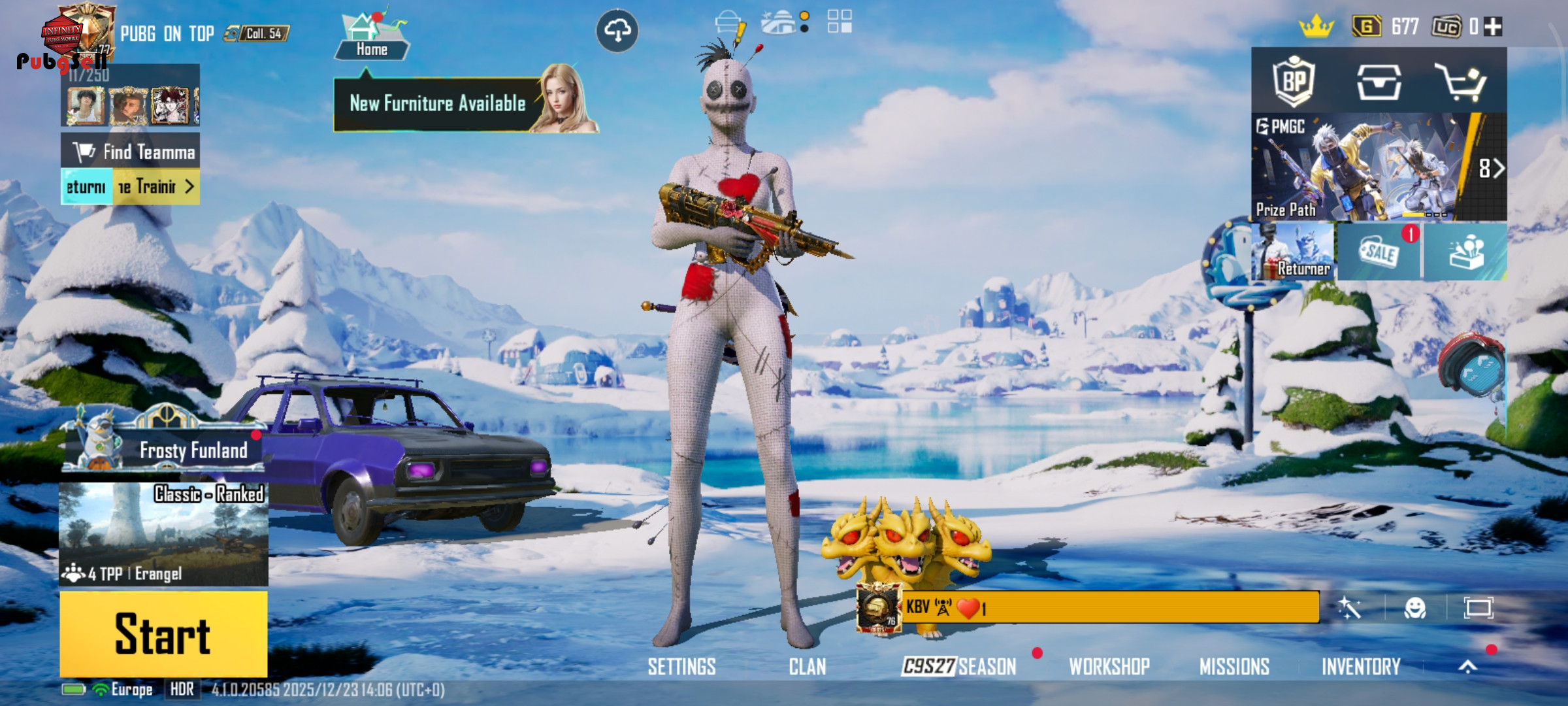Click the Find Teammates button
The height and width of the screenshot is (706, 1568).
click(x=131, y=152)
